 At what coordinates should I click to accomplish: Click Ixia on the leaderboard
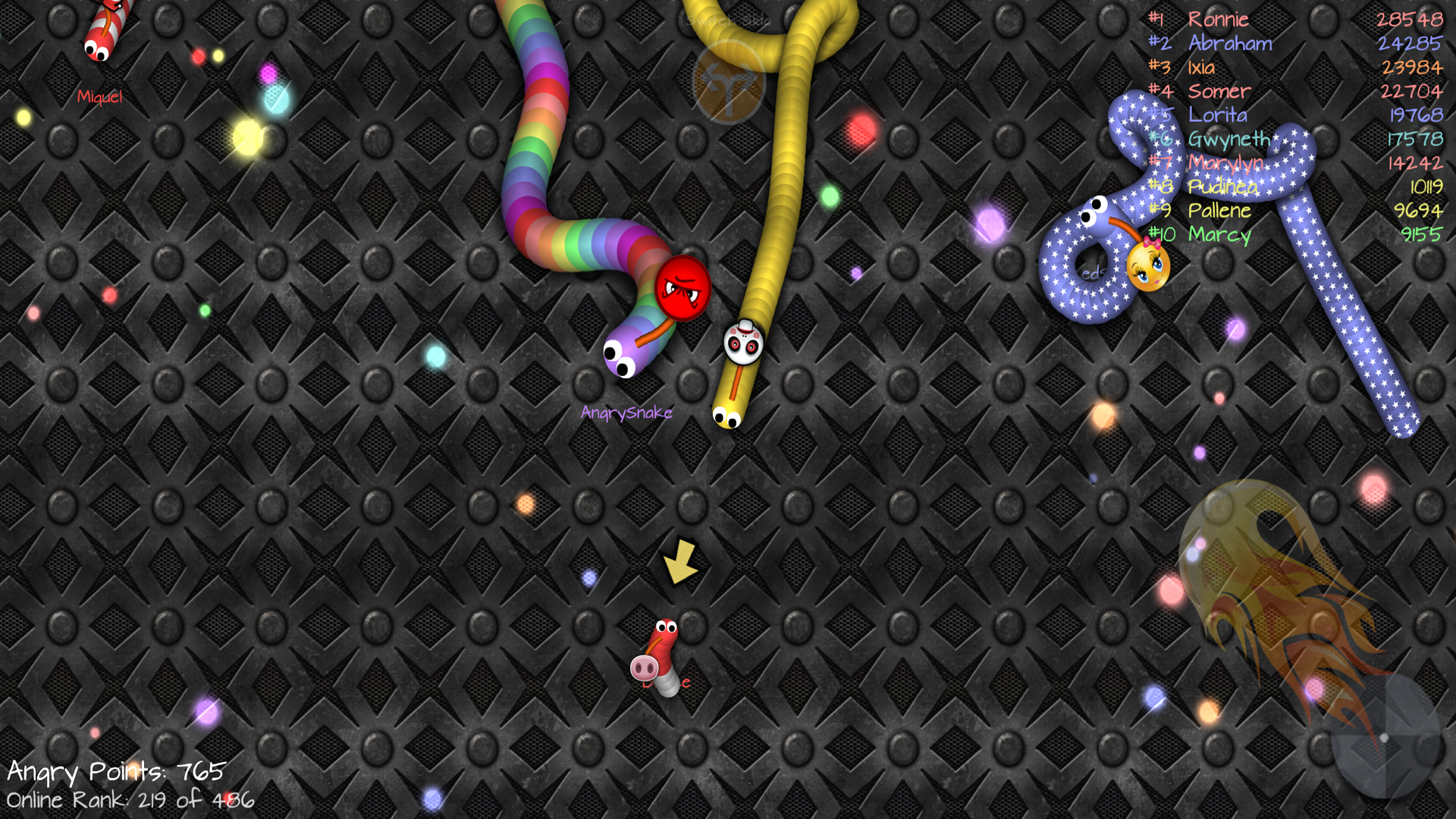click(1200, 67)
